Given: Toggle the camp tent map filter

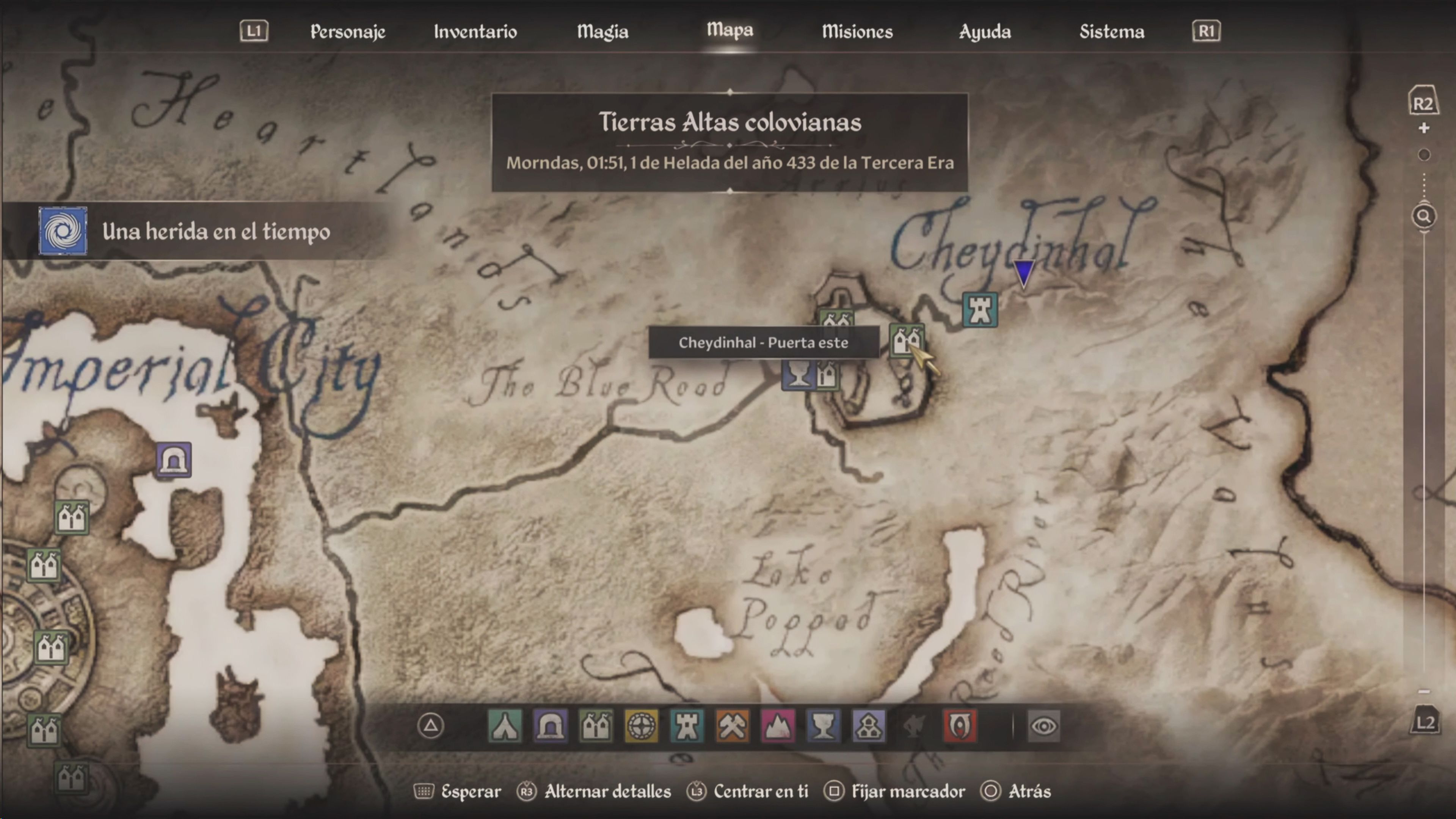Looking at the screenshot, I should (x=504, y=726).
